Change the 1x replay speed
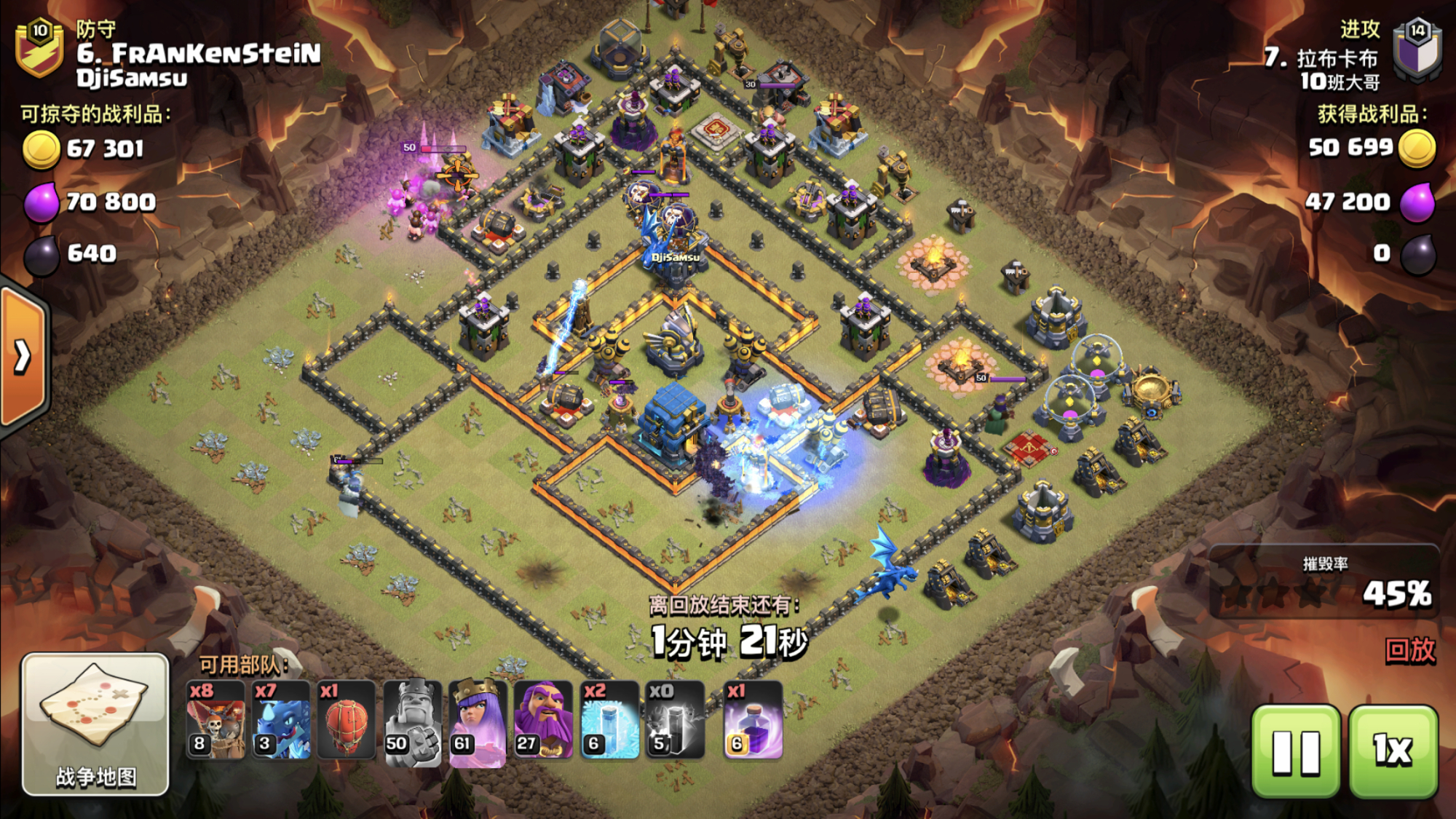Image resolution: width=1456 pixels, height=819 pixels. [1393, 751]
